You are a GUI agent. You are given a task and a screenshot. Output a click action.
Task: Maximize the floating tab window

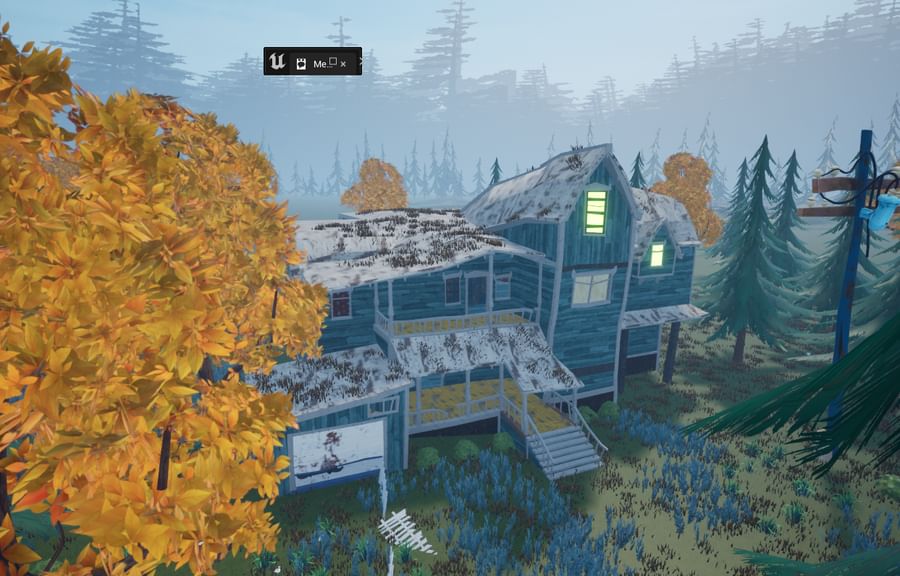click(332, 61)
